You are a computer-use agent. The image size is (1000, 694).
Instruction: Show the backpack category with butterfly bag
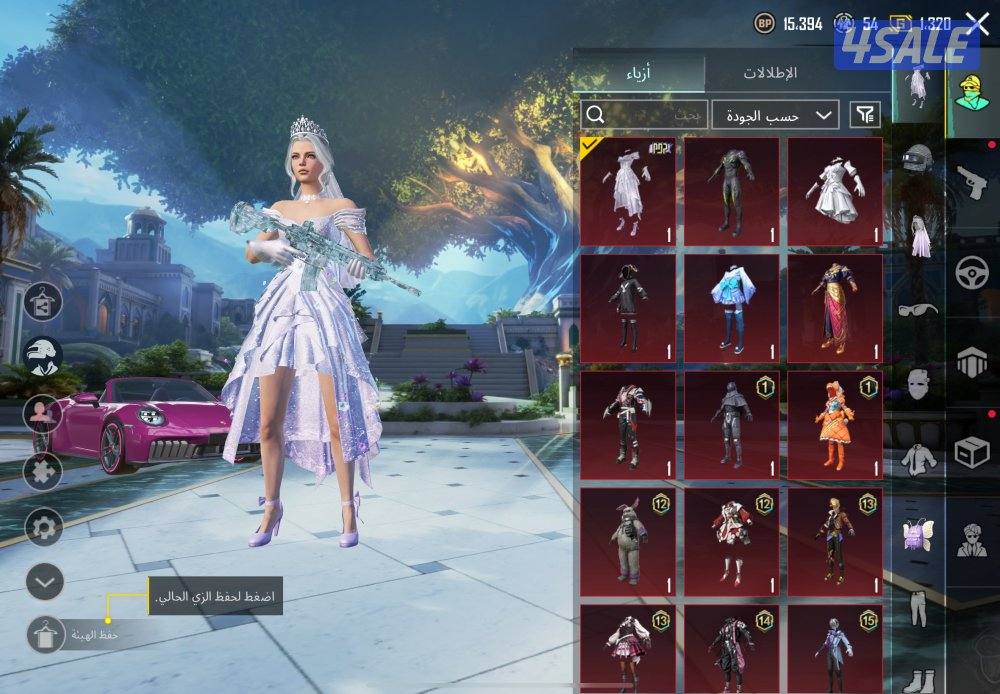click(x=917, y=535)
